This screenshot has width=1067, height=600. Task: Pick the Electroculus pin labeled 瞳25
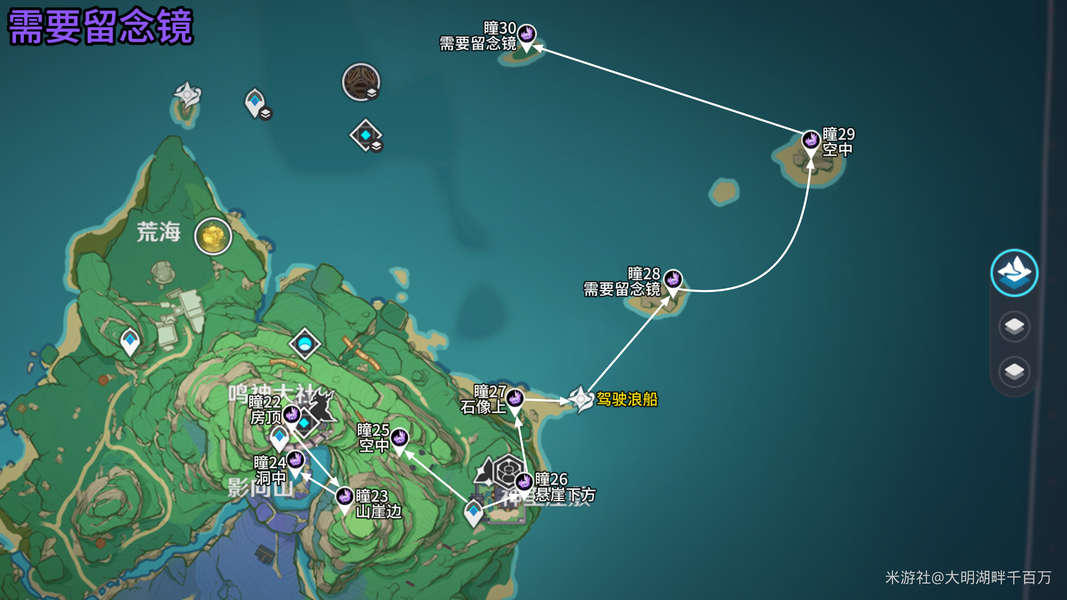399,439
